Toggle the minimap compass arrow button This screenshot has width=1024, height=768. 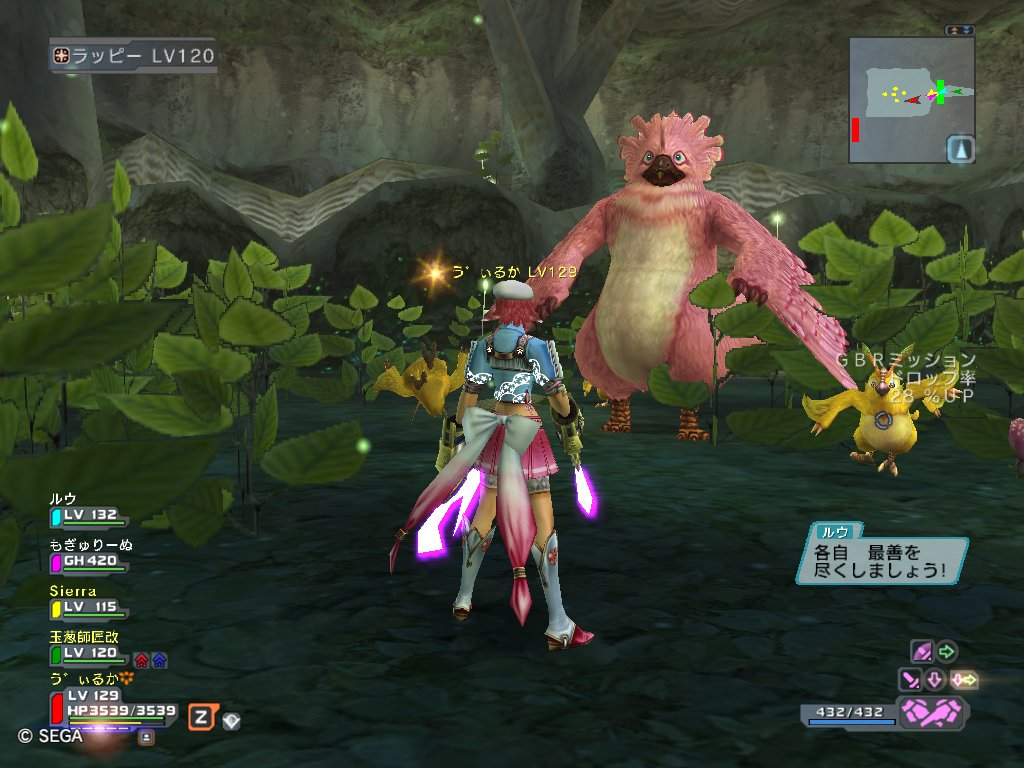click(x=960, y=149)
